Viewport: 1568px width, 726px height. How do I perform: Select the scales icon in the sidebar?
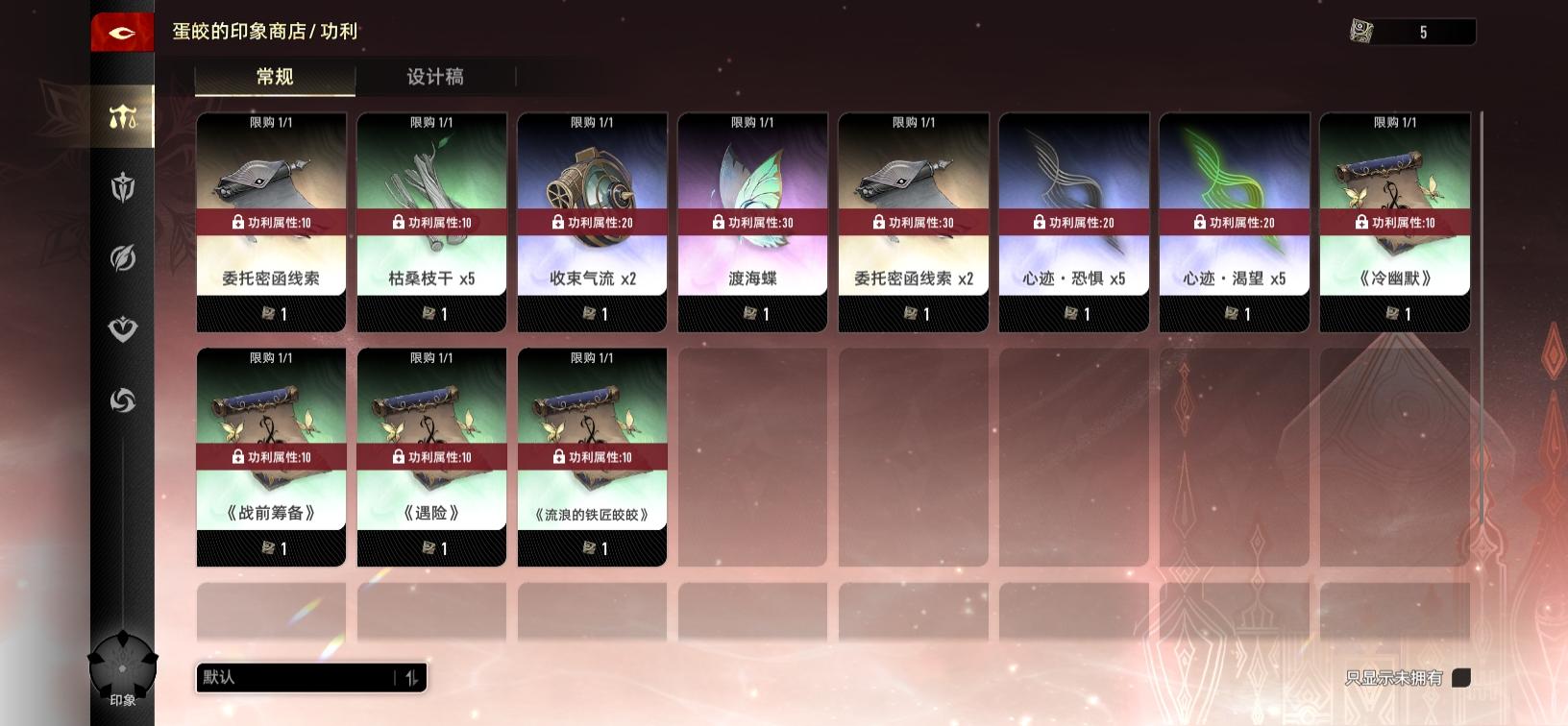121,116
